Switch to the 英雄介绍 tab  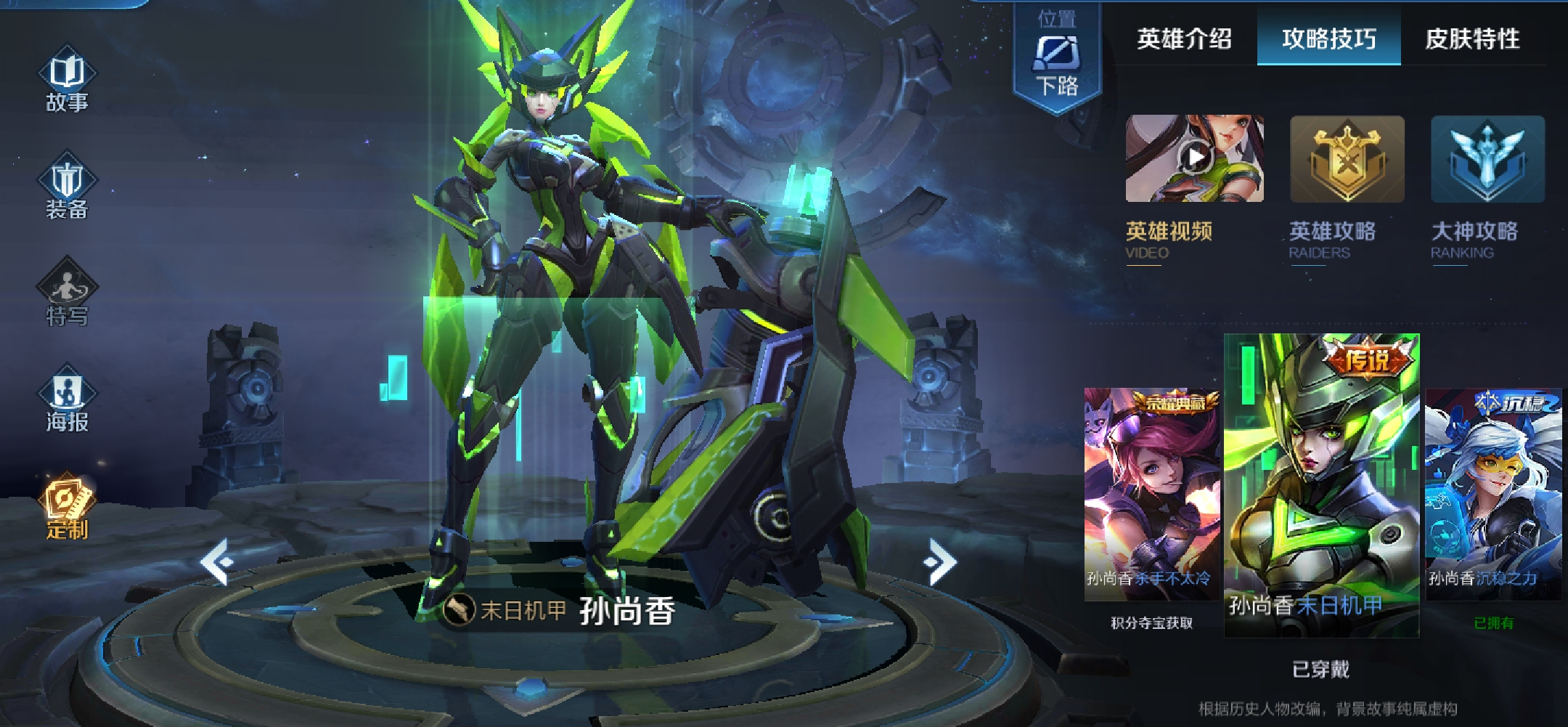pos(1184,38)
